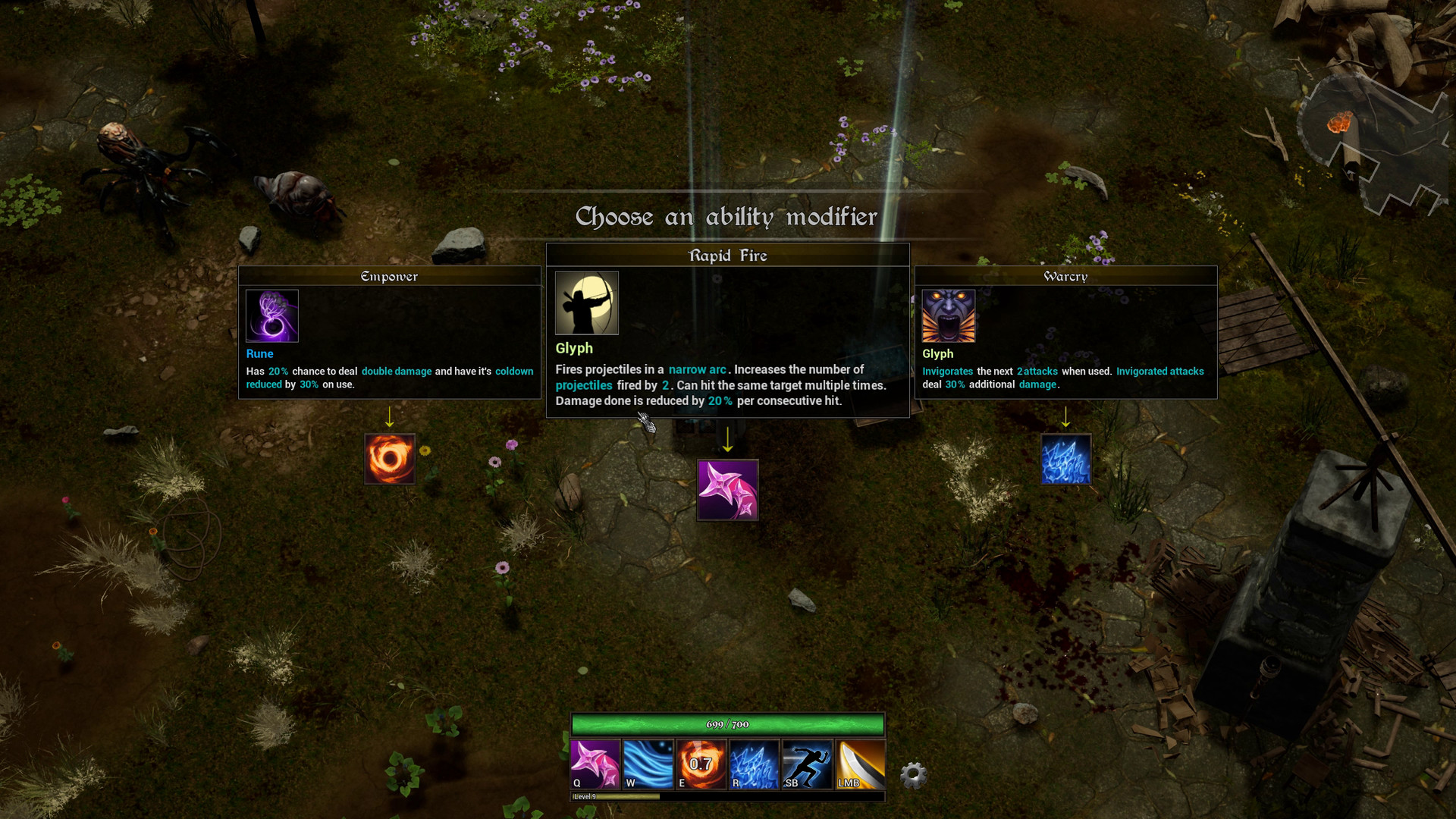1456x819 pixels.
Task: Expand the Empower option via its yellow arrow
Action: [390, 418]
